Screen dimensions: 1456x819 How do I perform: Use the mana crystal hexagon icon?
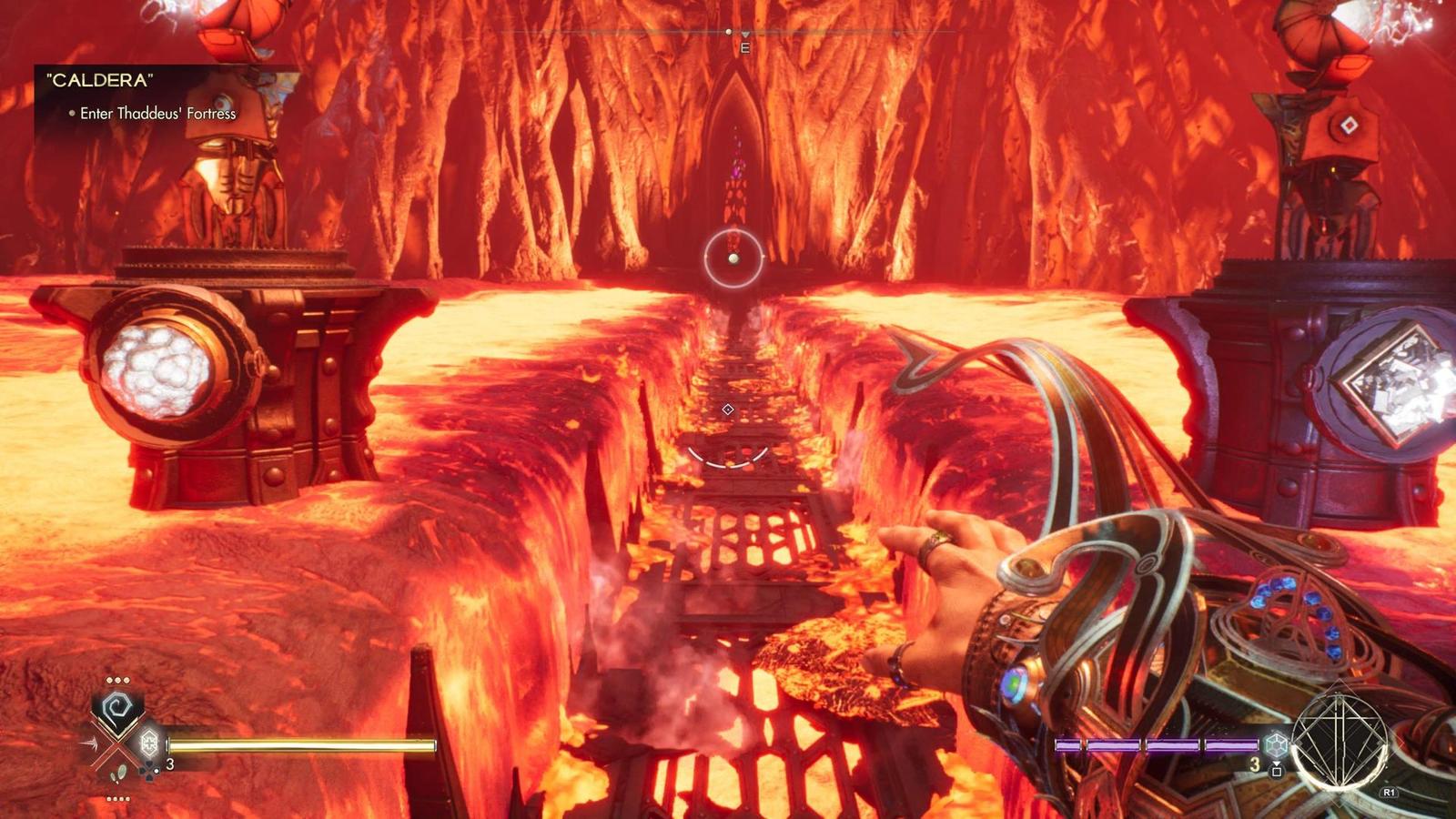[1276, 744]
